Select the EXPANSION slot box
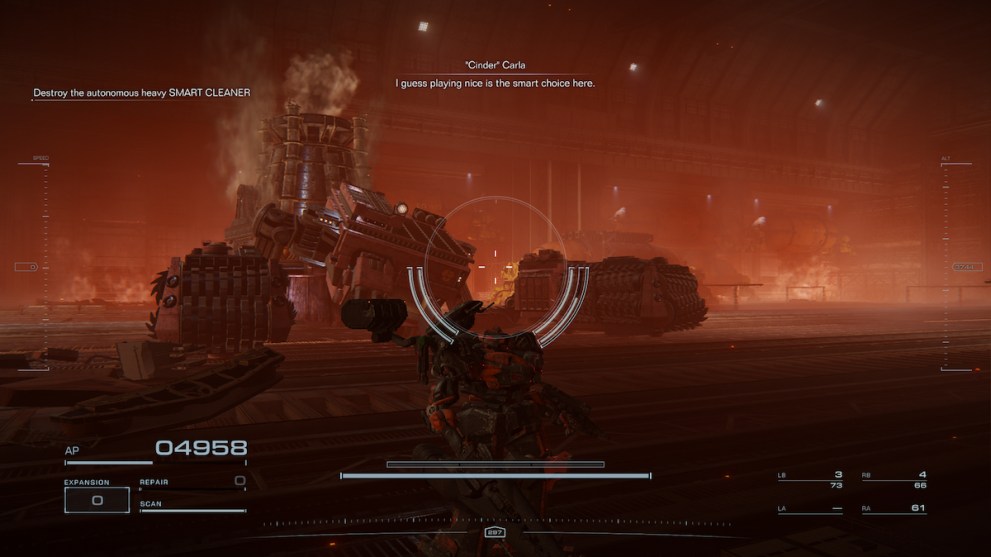This screenshot has width=991, height=557. click(x=97, y=500)
